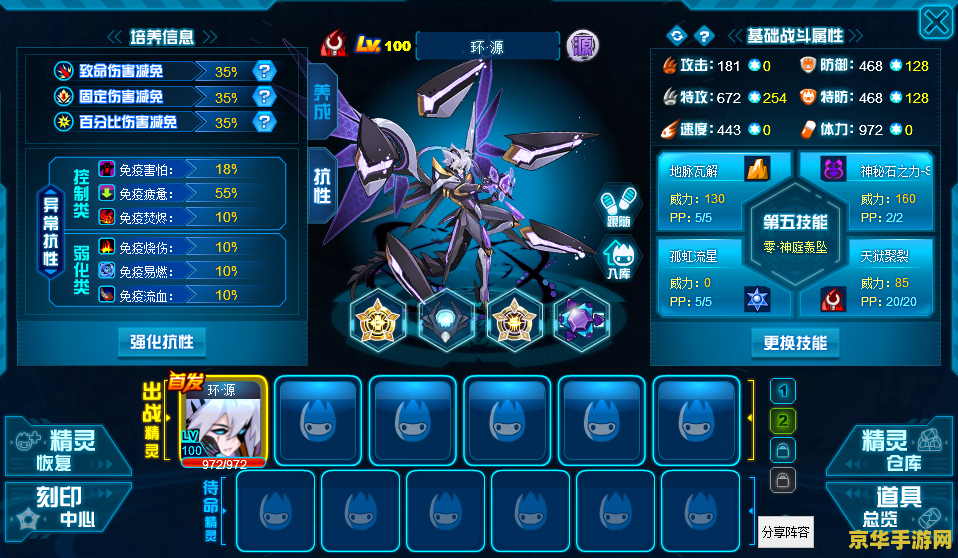The width and height of the screenshot is (958, 558).
Task: Click the 强化抗性 button
Action: pos(161,342)
